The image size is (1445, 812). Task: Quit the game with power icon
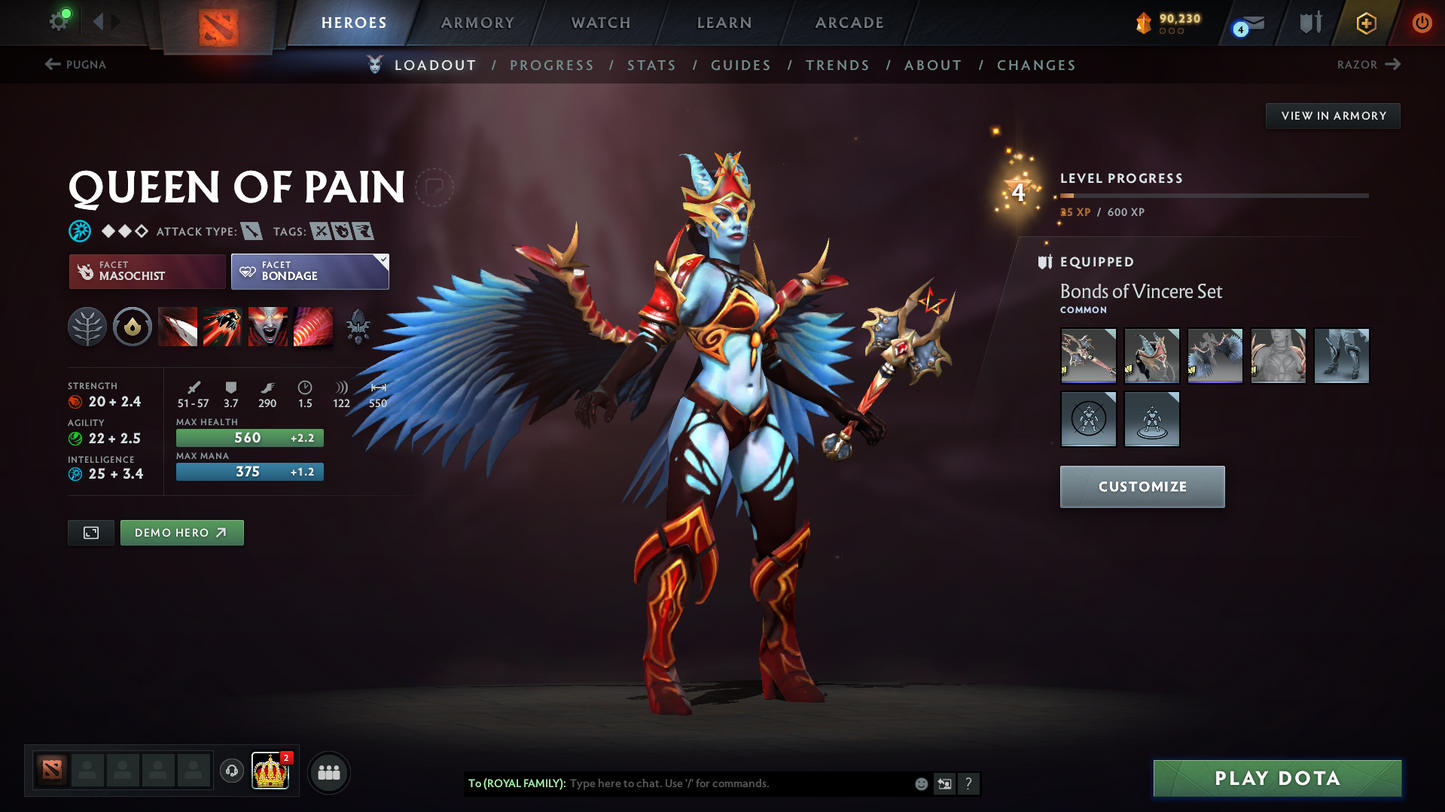pos(1421,23)
